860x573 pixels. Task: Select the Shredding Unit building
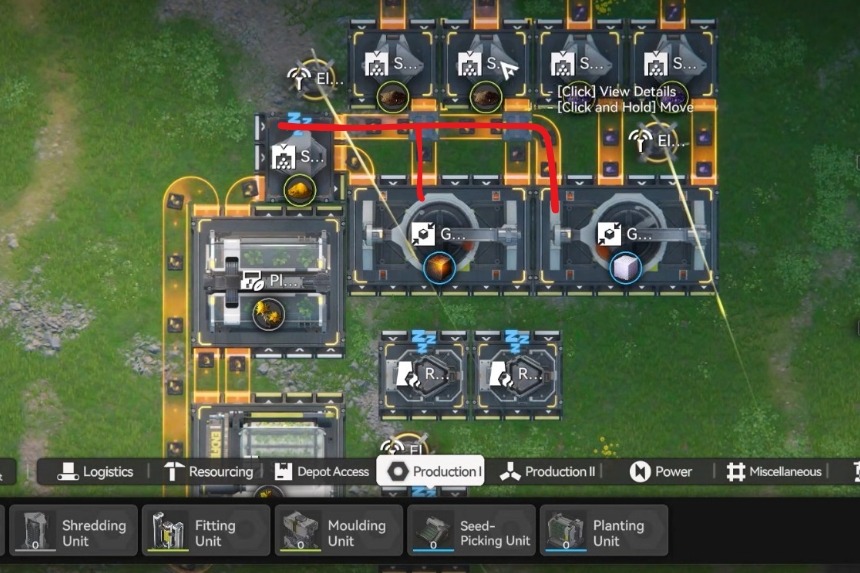pos(74,532)
